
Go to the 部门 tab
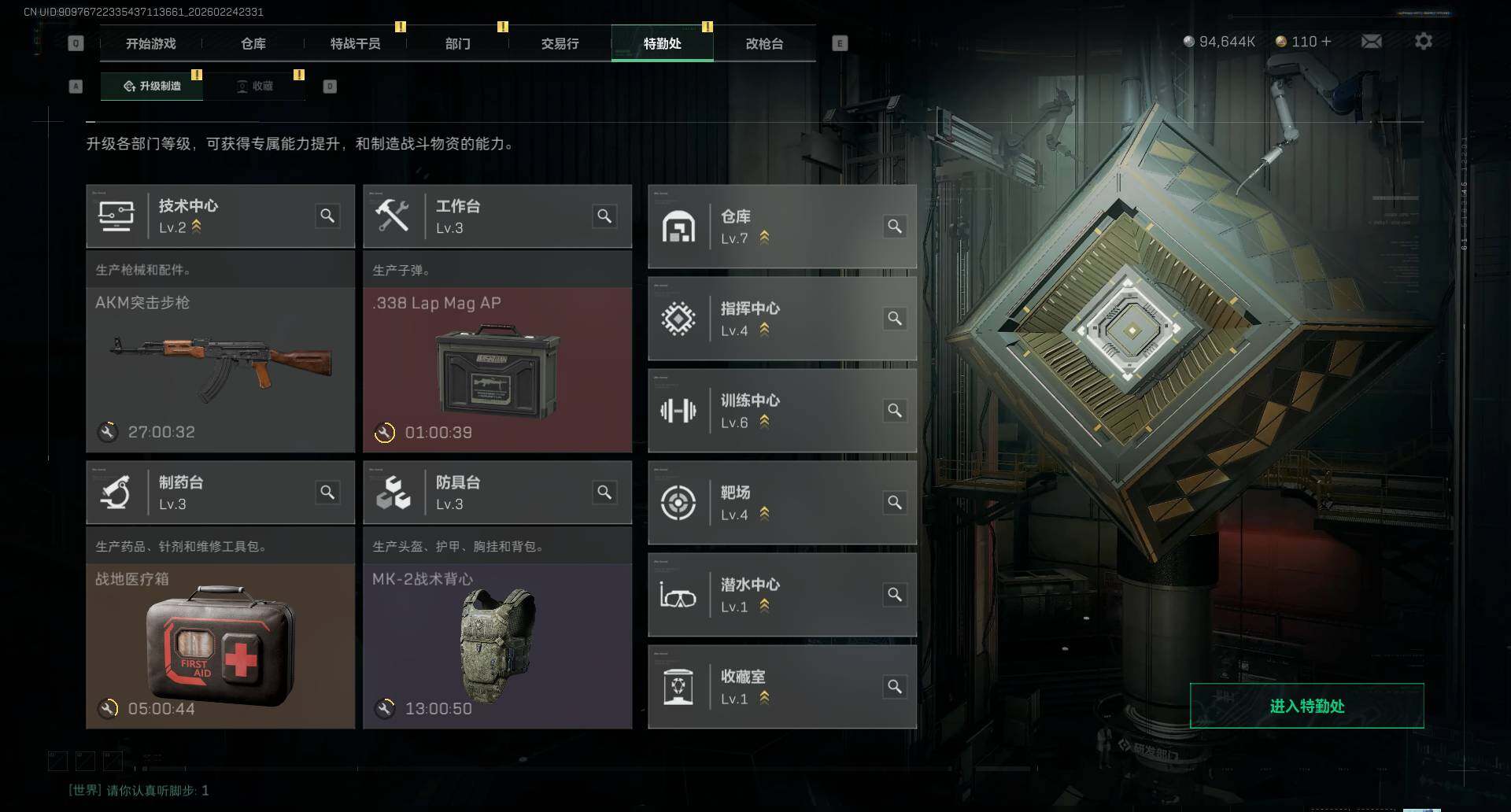[x=457, y=43]
